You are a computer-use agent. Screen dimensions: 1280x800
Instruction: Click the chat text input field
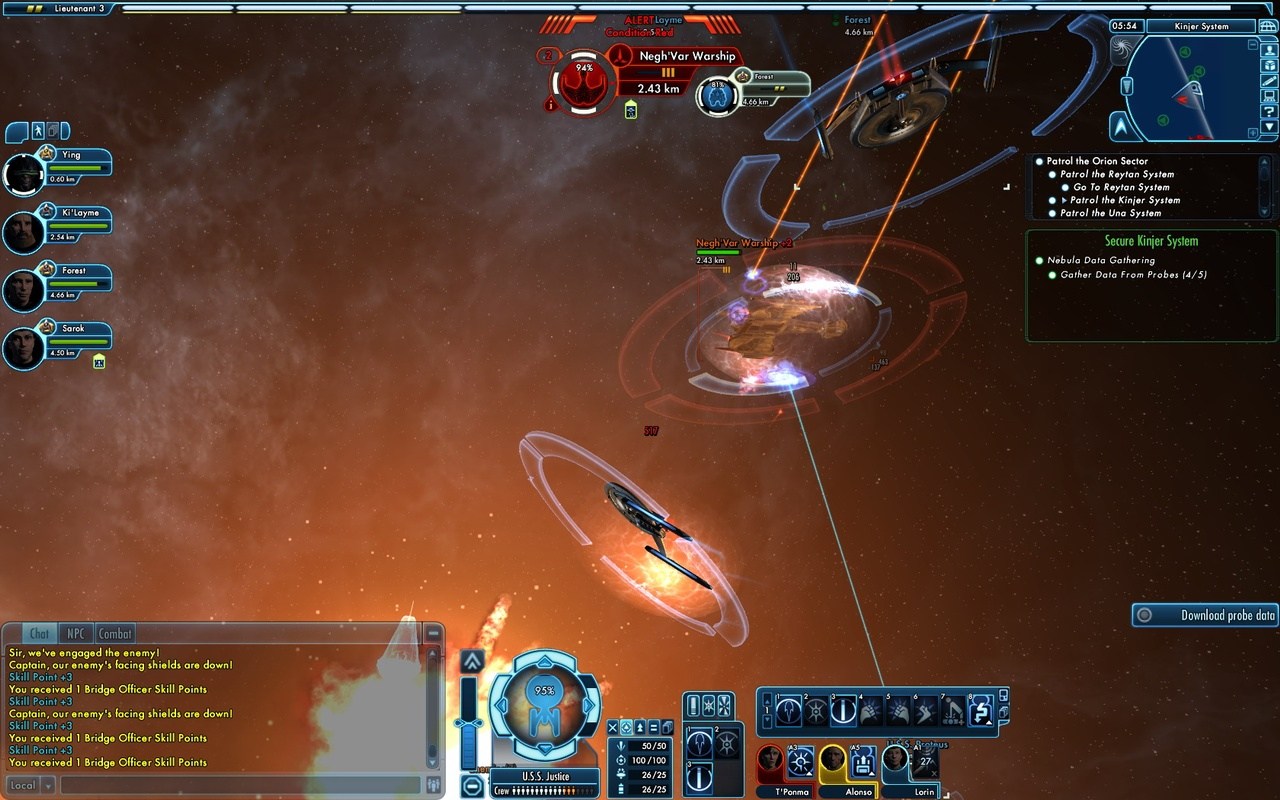(x=240, y=785)
